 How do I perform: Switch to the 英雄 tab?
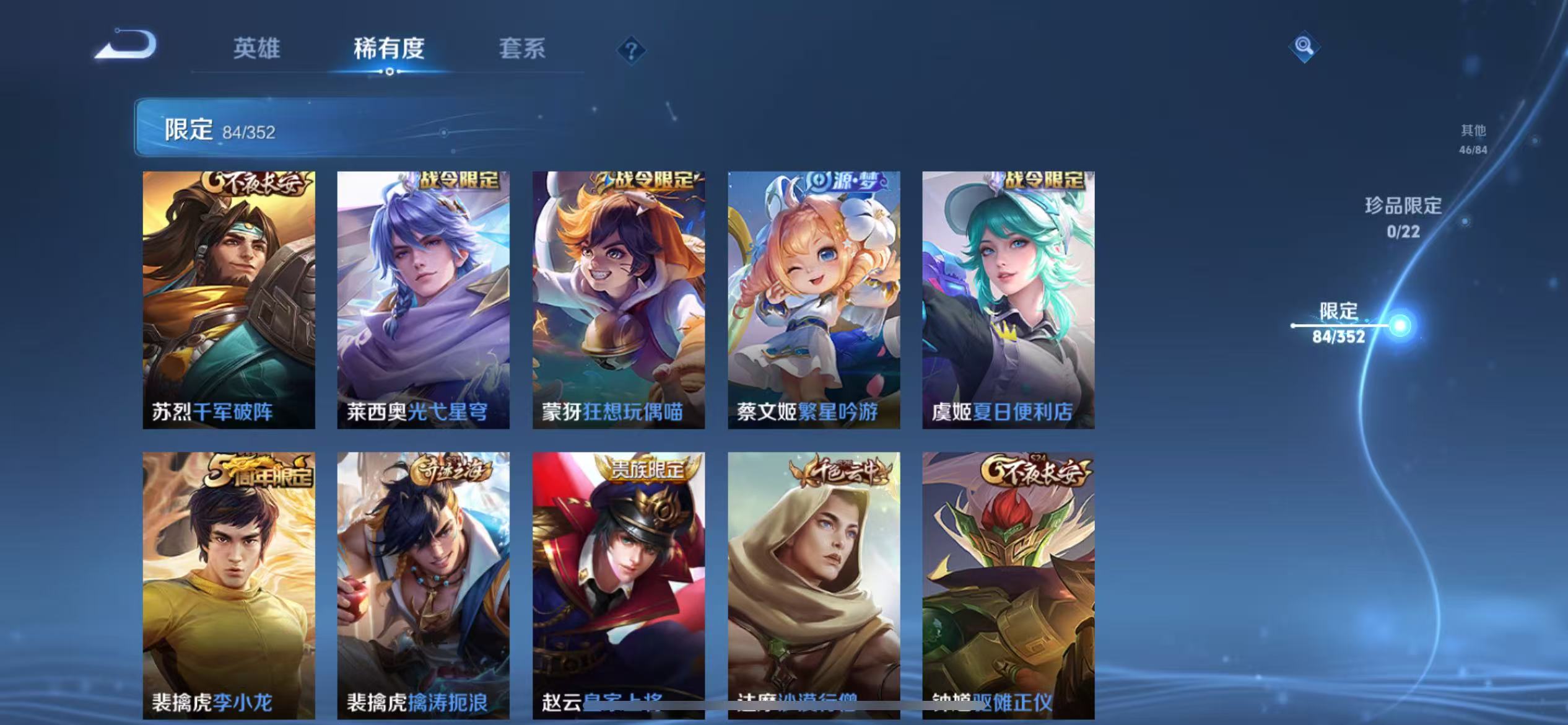coord(257,48)
